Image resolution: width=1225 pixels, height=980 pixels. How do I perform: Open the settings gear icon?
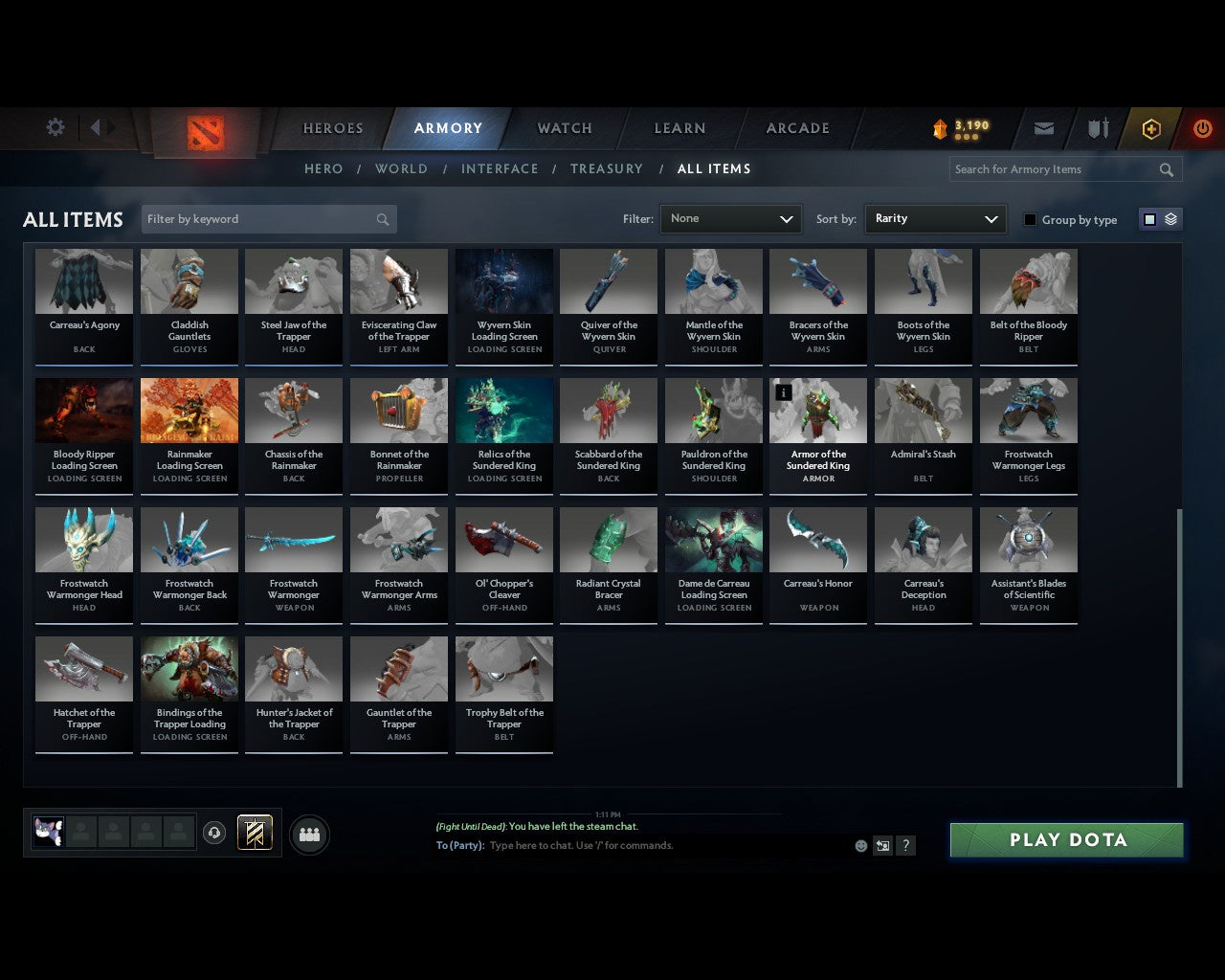55,127
